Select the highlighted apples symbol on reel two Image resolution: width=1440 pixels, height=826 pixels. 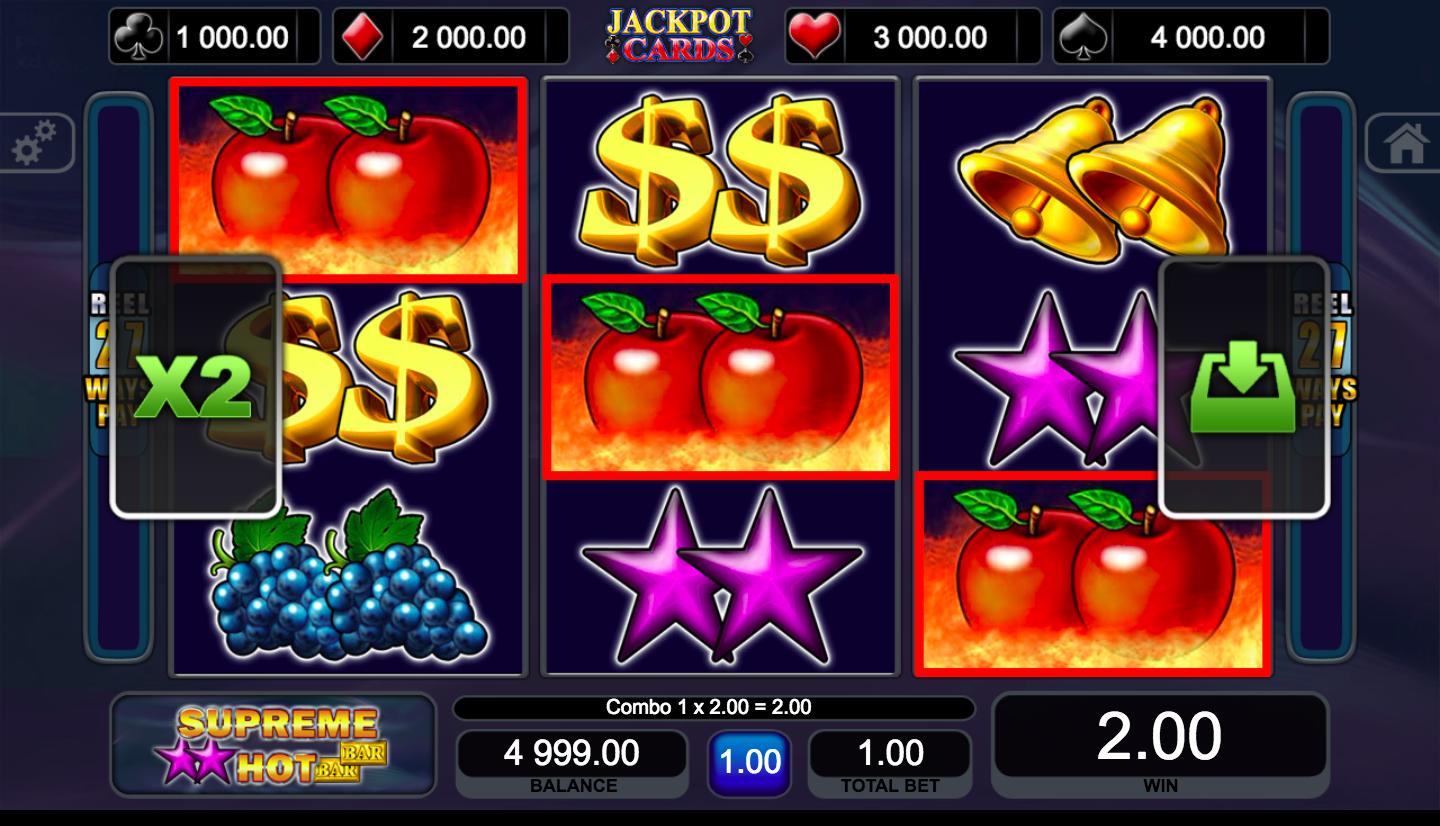pos(720,376)
